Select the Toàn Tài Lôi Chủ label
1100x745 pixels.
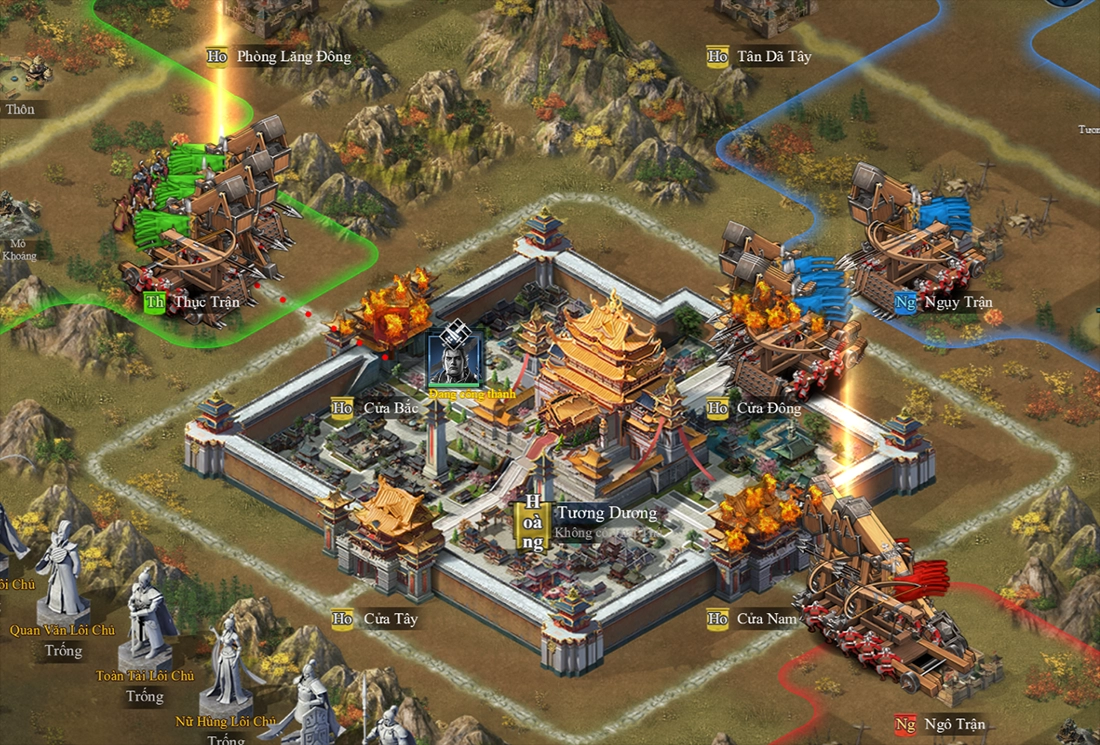145,676
